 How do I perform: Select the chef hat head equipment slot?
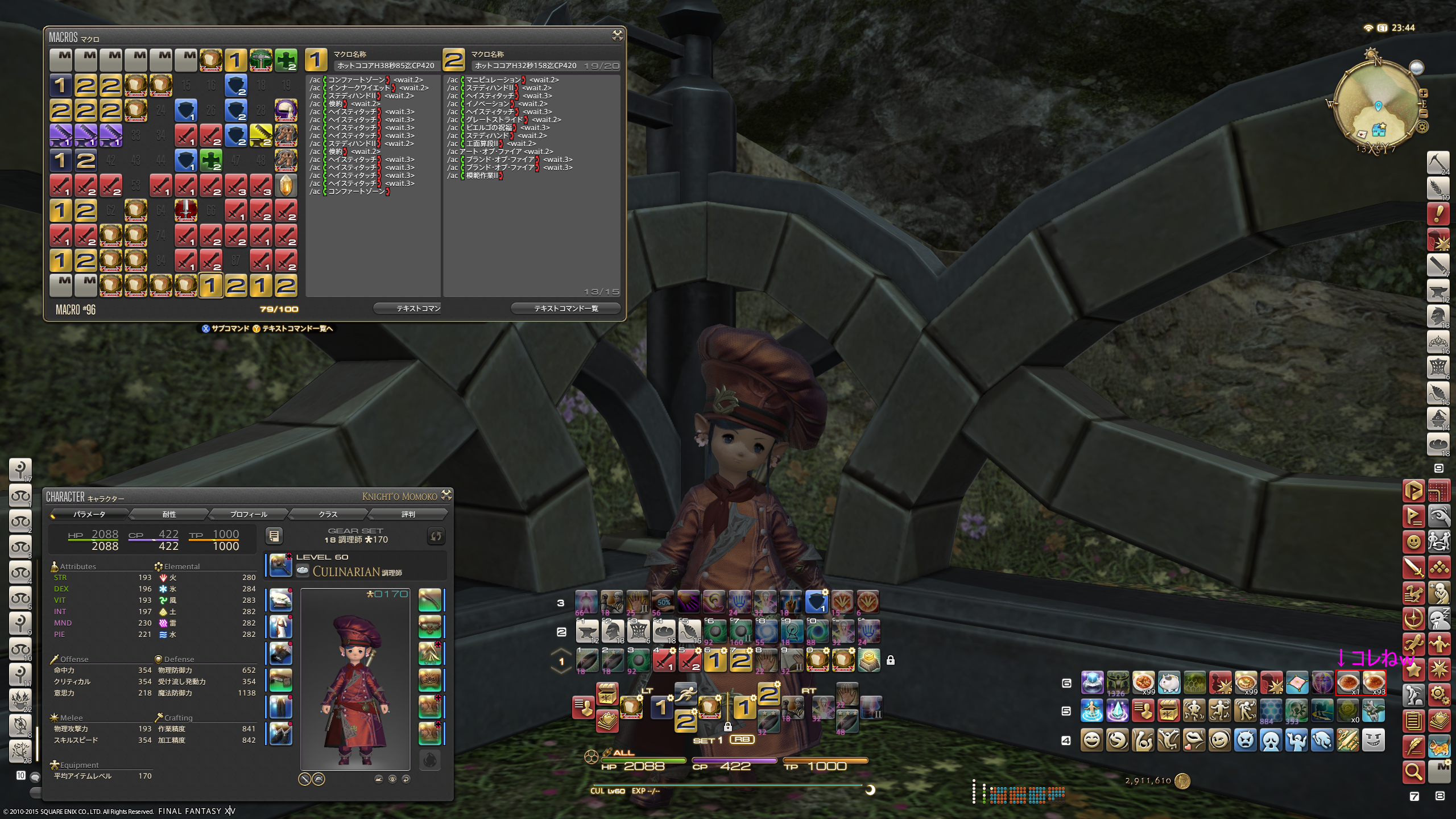[280, 599]
